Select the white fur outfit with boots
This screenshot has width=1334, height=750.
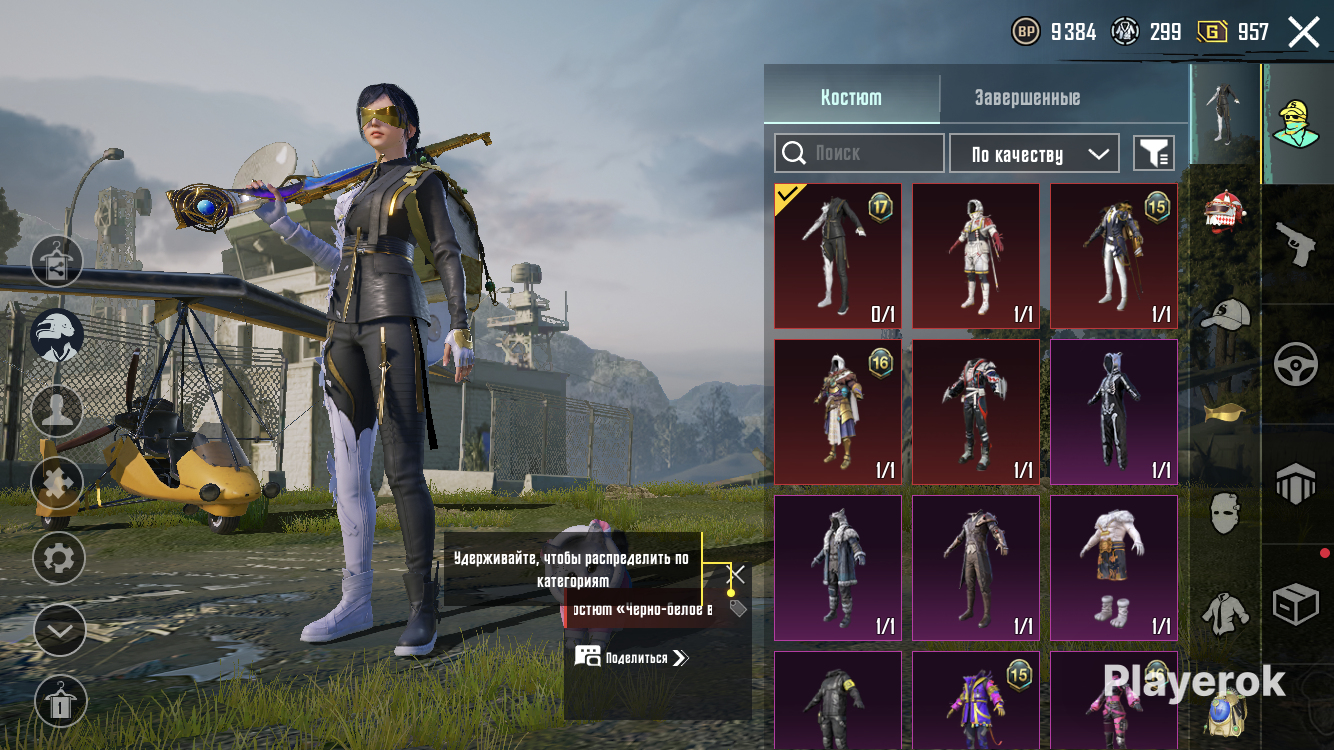coord(1113,568)
